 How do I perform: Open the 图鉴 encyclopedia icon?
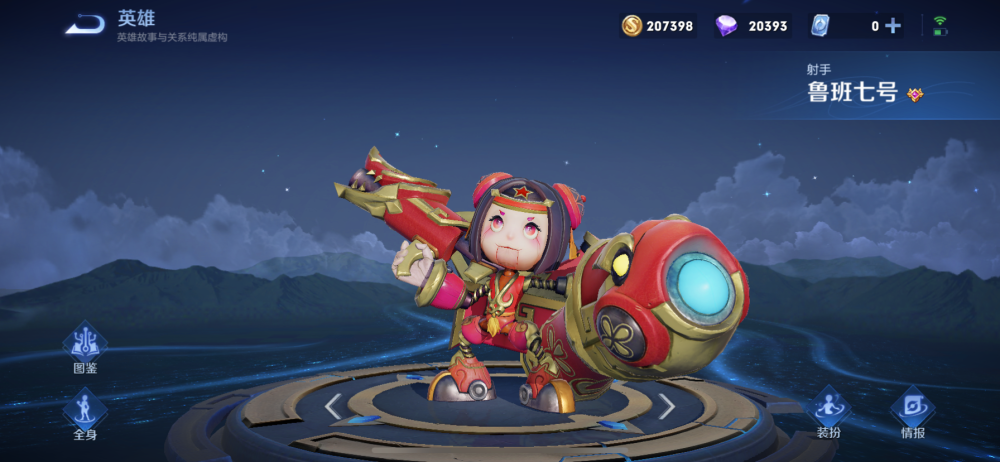click(85, 345)
